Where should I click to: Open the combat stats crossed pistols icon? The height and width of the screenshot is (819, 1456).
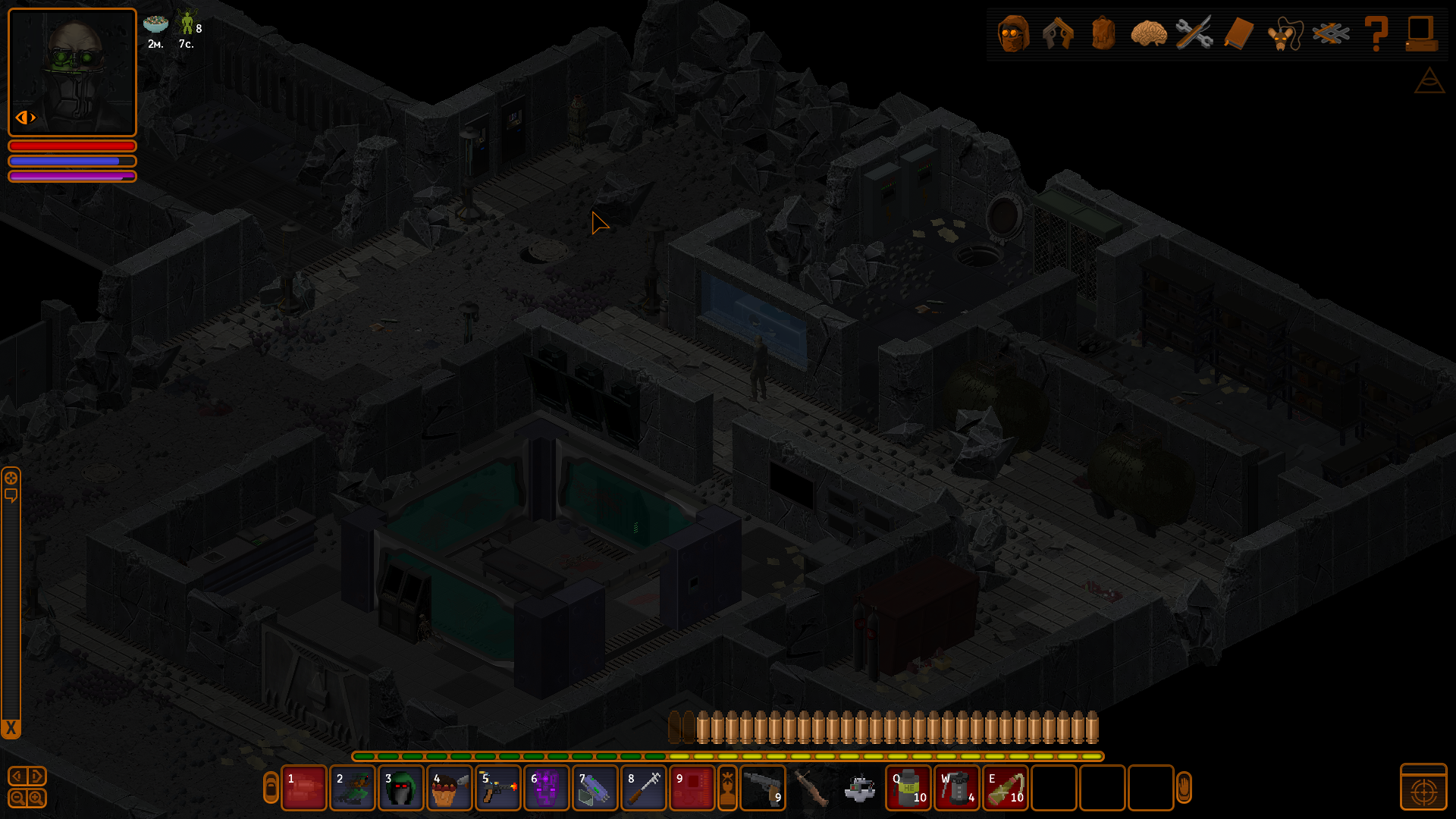point(1058,33)
